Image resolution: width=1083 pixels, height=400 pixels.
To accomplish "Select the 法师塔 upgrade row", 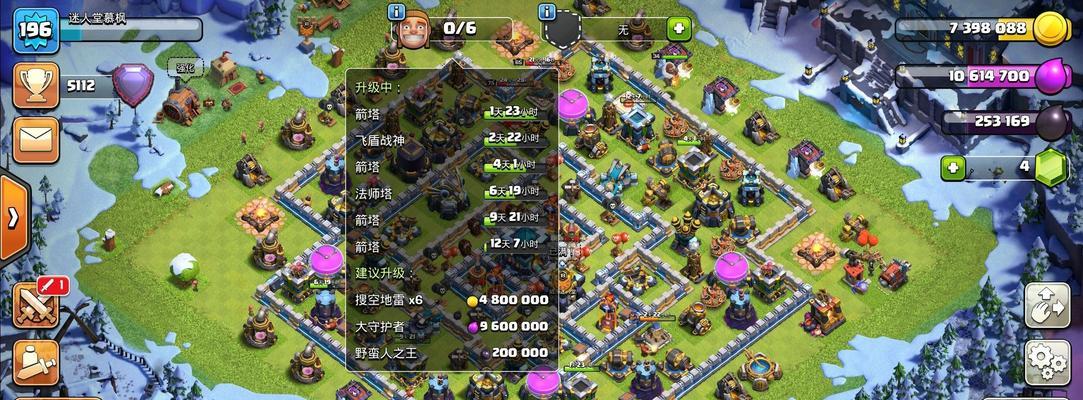I will point(452,192).
